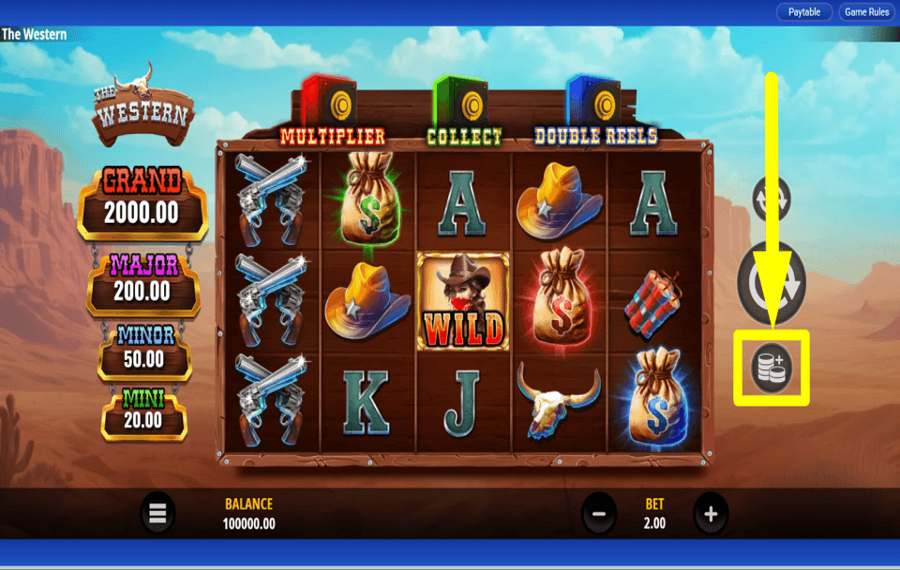The height and width of the screenshot is (570, 900).
Task: Open the Paytable
Action: click(804, 12)
